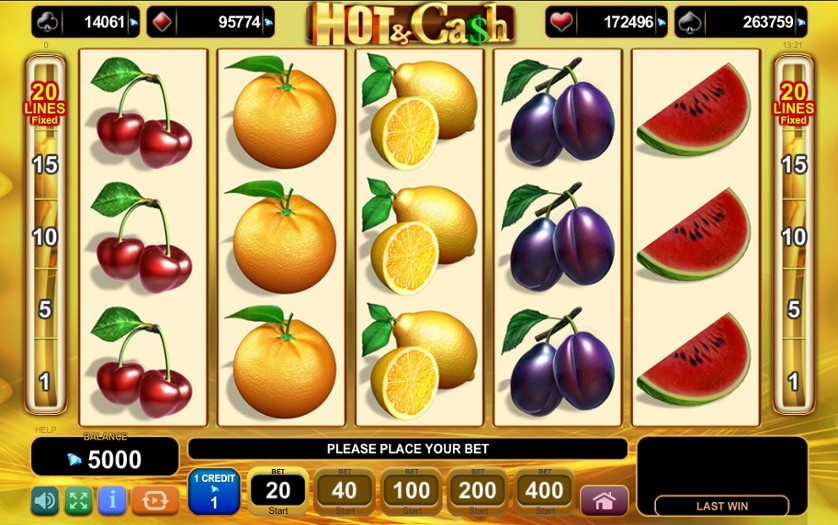The height and width of the screenshot is (525, 838).
Task: Toggle the sound speaker button
Action: point(45,499)
